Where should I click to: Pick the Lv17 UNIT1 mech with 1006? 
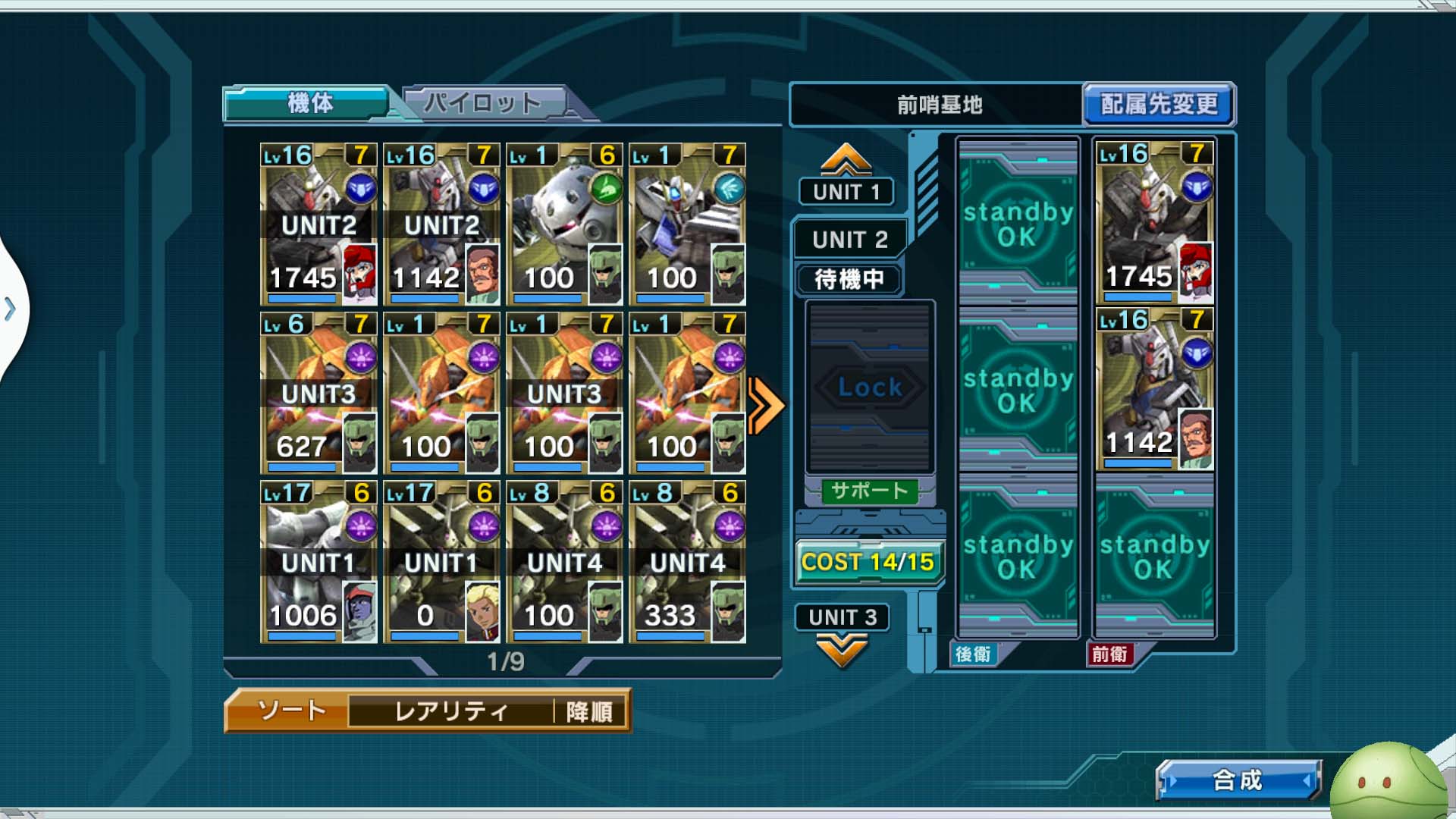(x=318, y=562)
